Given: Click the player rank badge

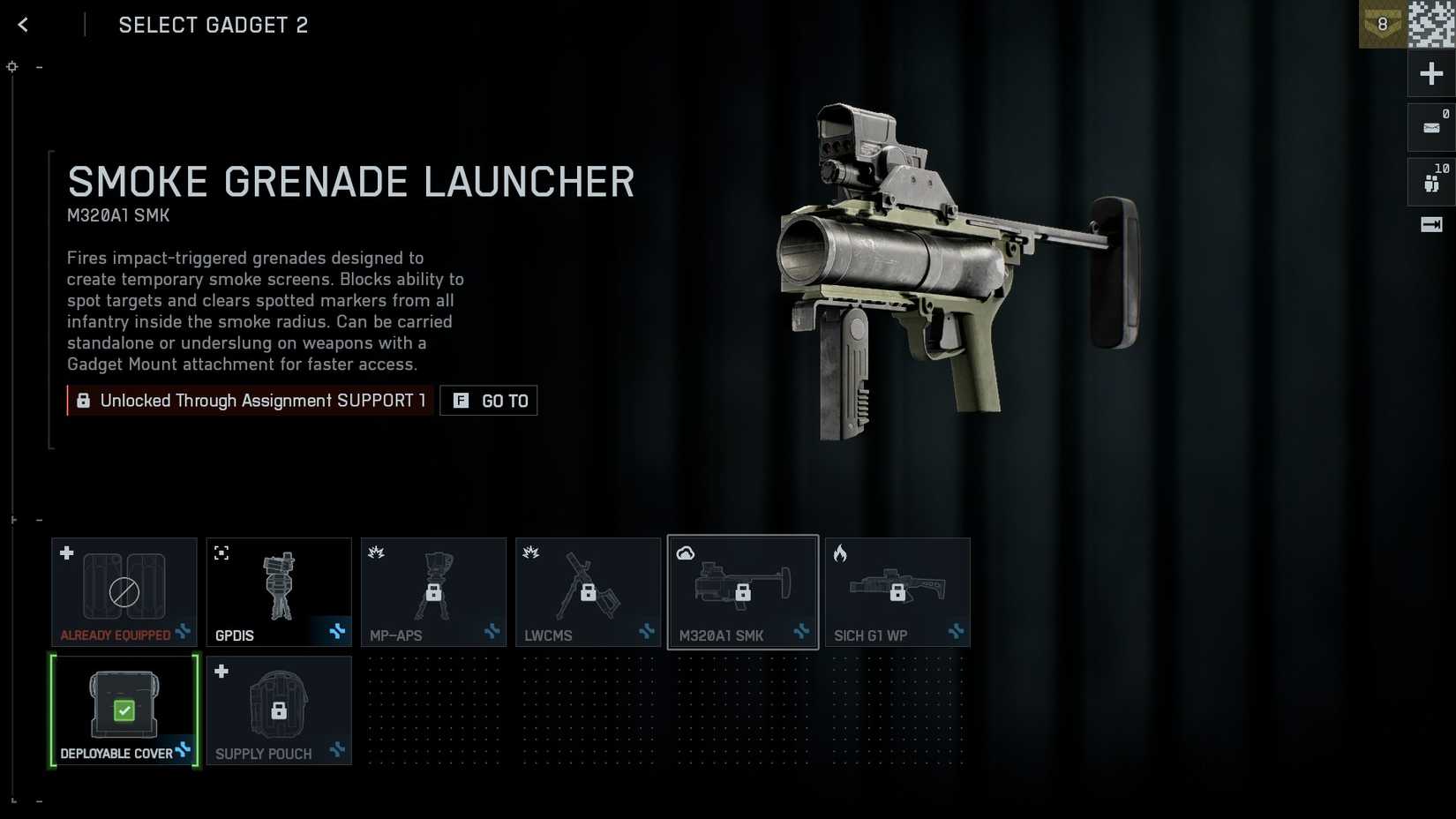Looking at the screenshot, I should point(1382,25).
